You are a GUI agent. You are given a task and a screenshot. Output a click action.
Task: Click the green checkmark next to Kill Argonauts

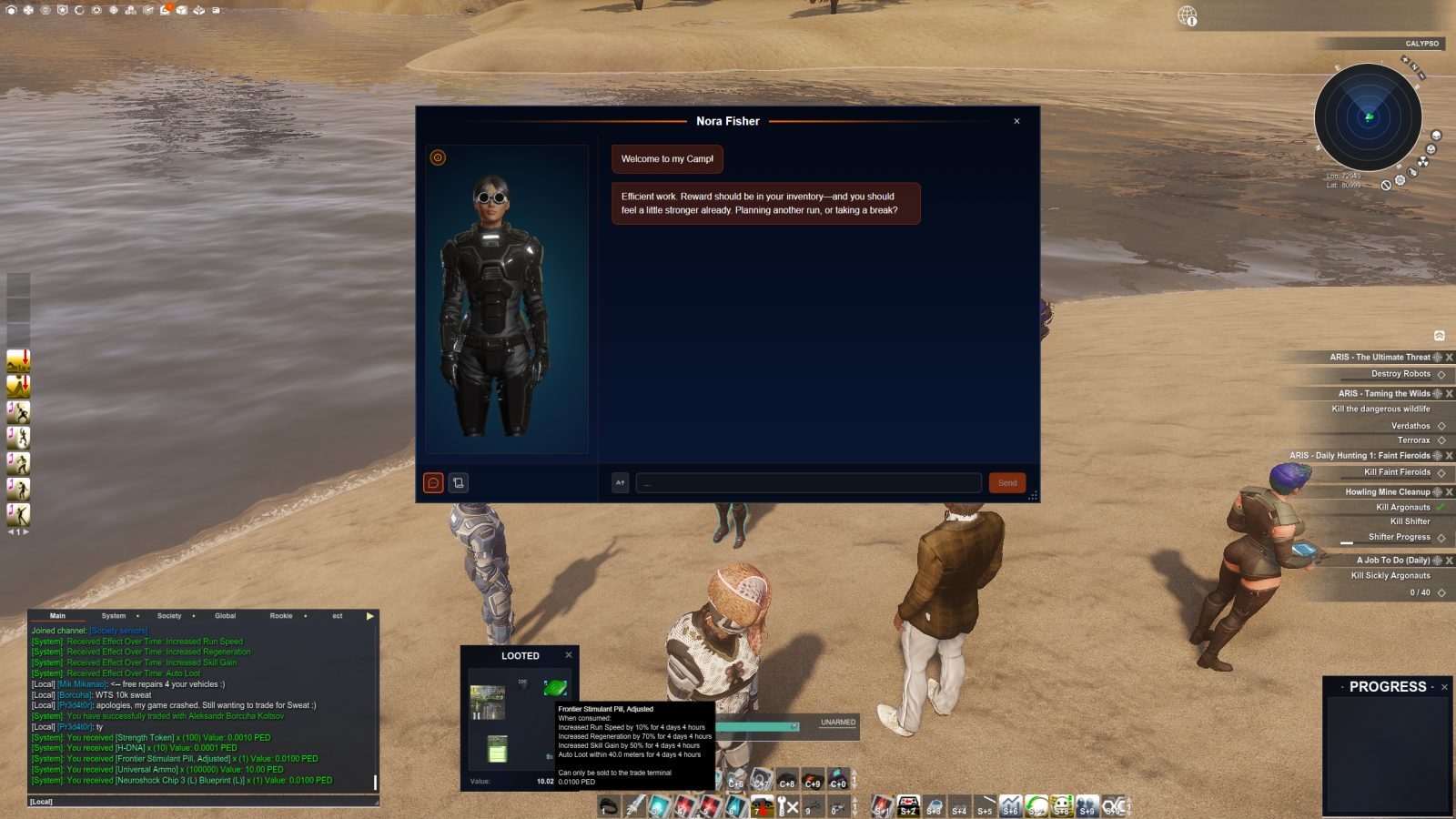[x=1440, y=507]
